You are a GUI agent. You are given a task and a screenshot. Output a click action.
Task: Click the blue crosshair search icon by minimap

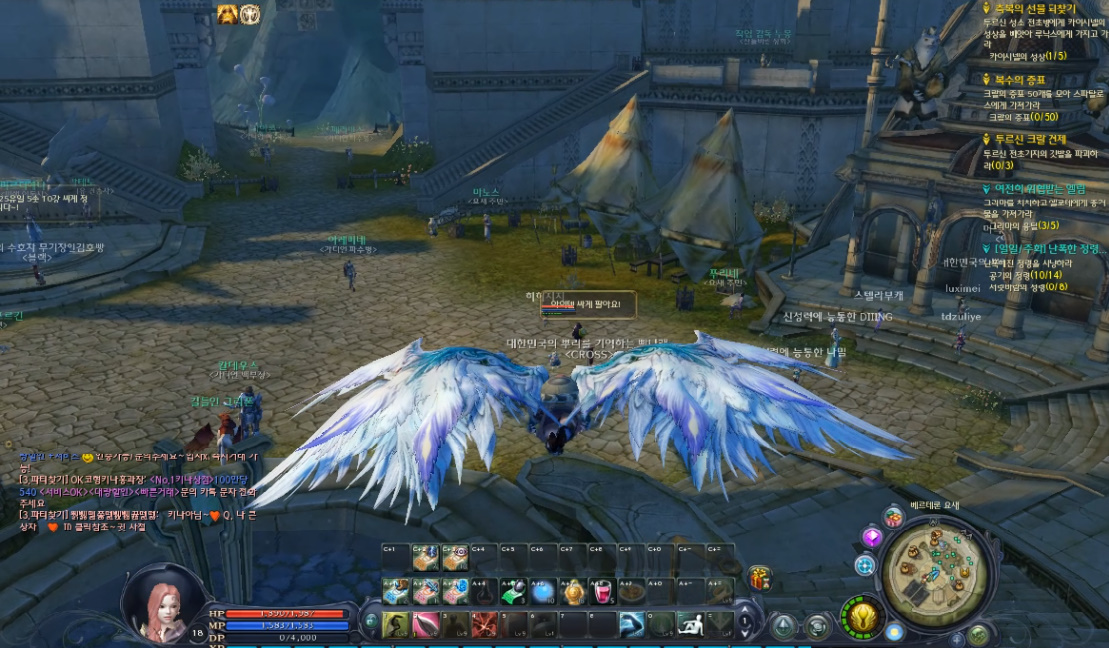(866, 565)
